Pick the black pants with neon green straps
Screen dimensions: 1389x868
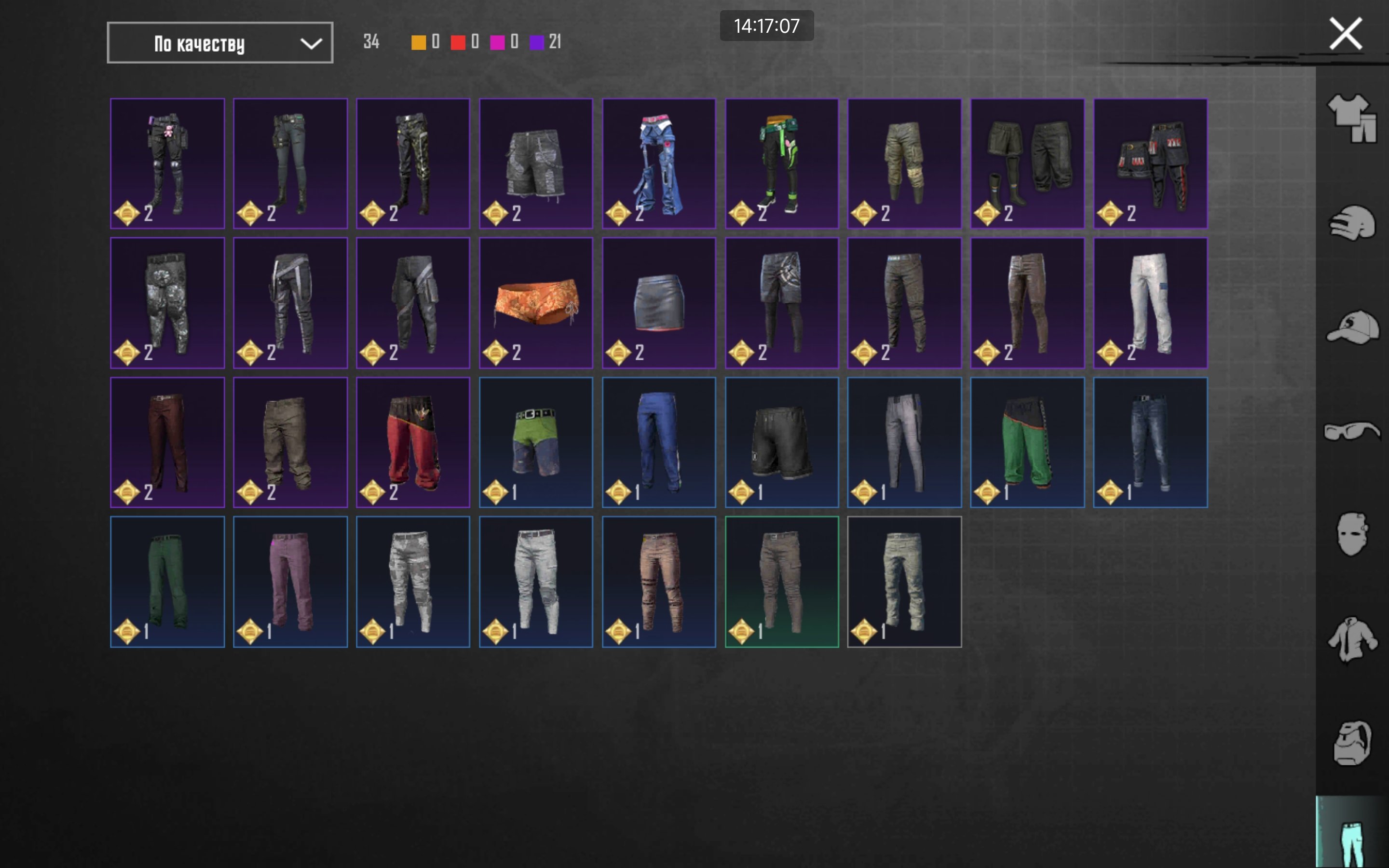(781, 163)
